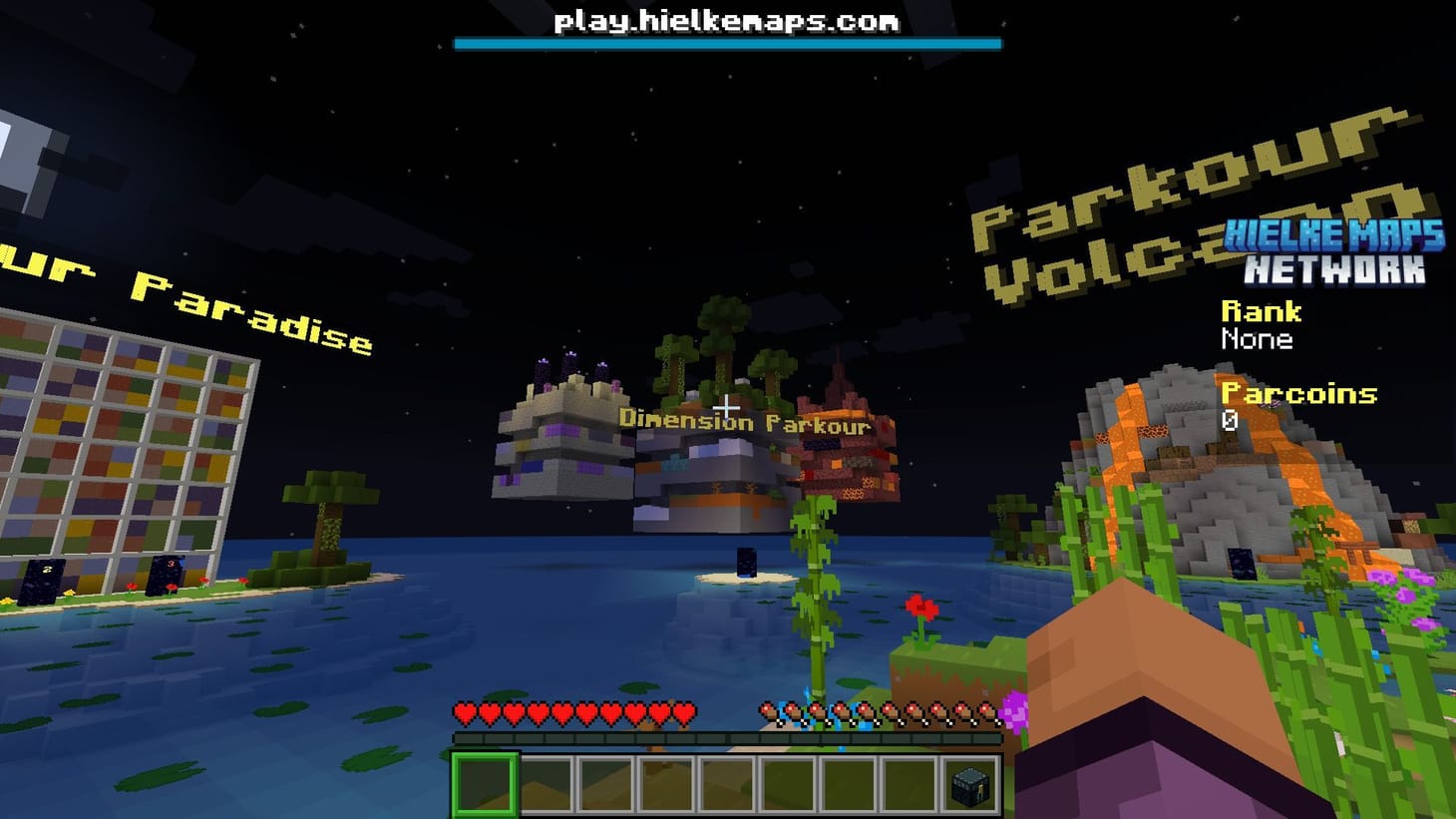Image resolution: width=1456 pixels, height=819 pixels.
Task: Select the Dimension Parkour floating island label
Action: tap(745, 419)
